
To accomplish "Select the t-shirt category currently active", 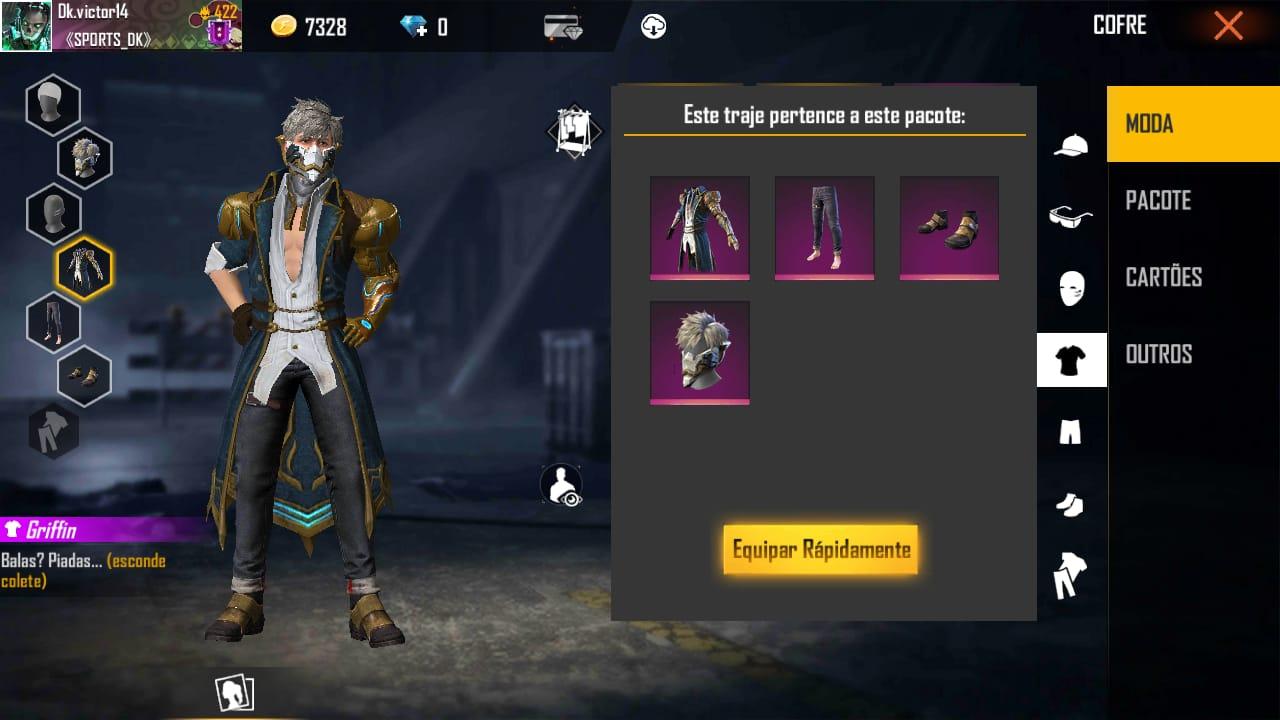I will (1071, 360).
